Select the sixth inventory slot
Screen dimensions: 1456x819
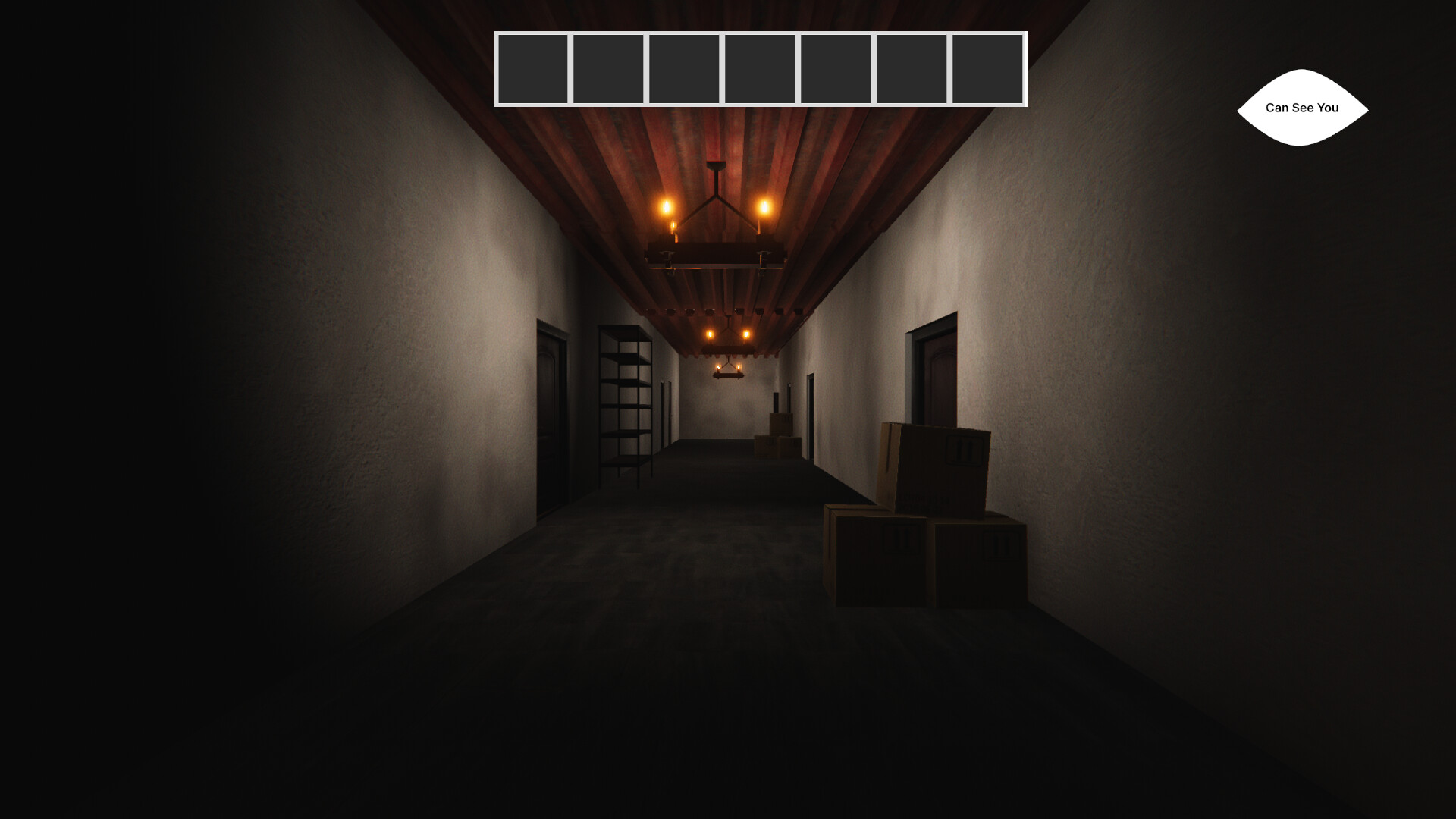click(x=912, y=67)
